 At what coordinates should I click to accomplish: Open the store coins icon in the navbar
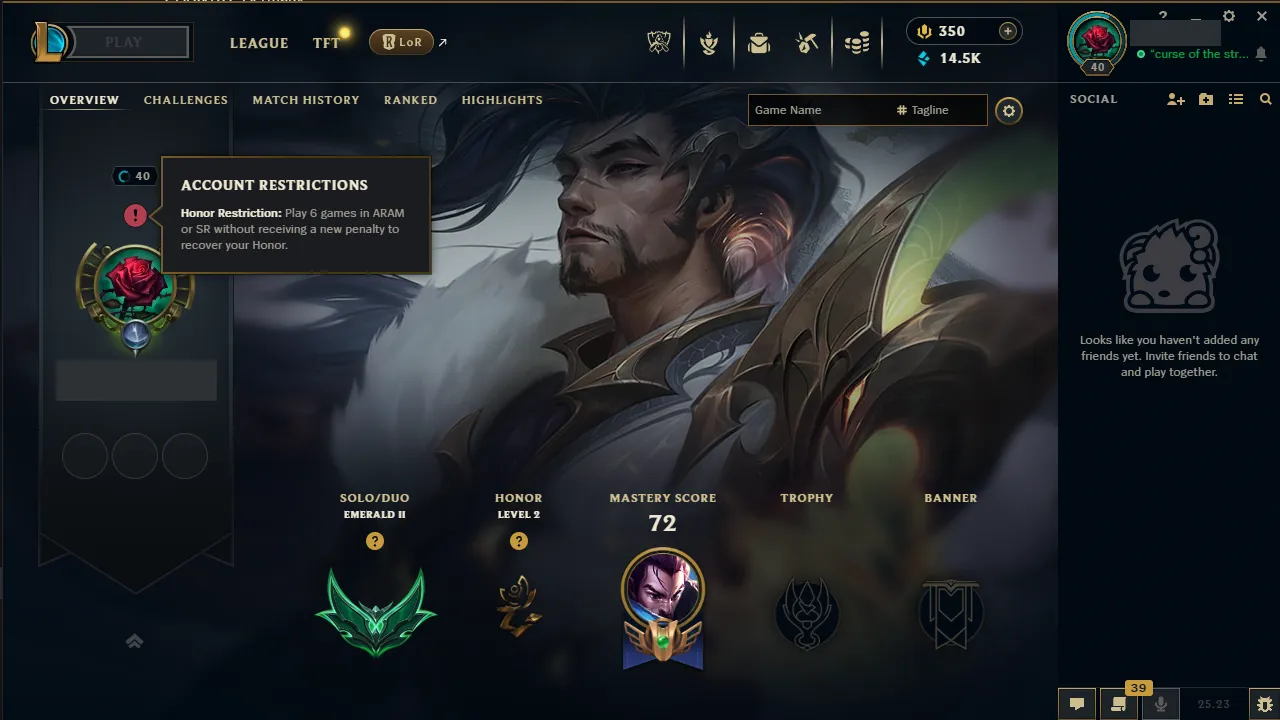856,43
